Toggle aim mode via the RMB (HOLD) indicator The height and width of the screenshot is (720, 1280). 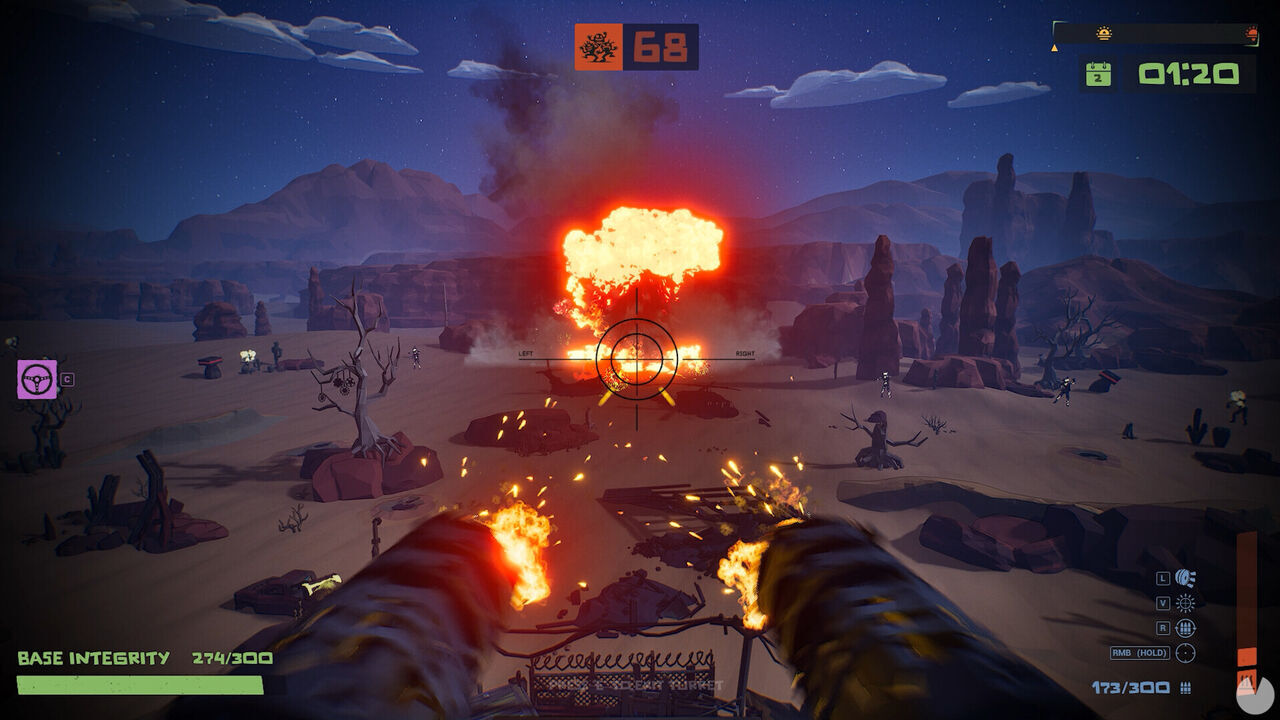(1141, 652)
